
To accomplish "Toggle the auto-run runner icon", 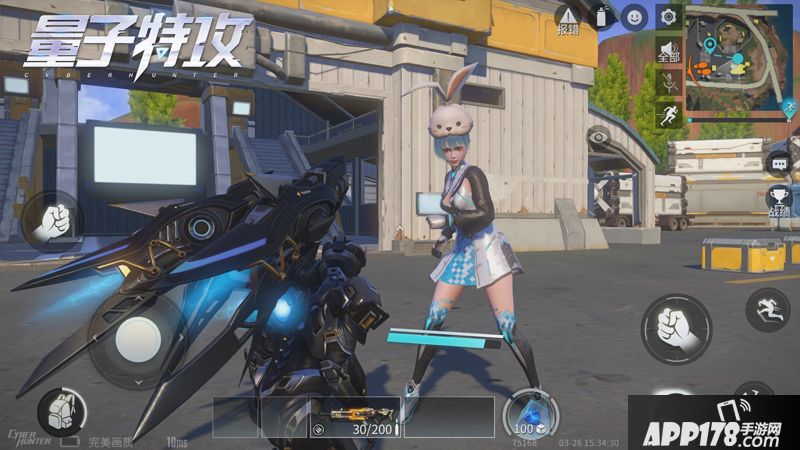I will [x=668, y=115].
